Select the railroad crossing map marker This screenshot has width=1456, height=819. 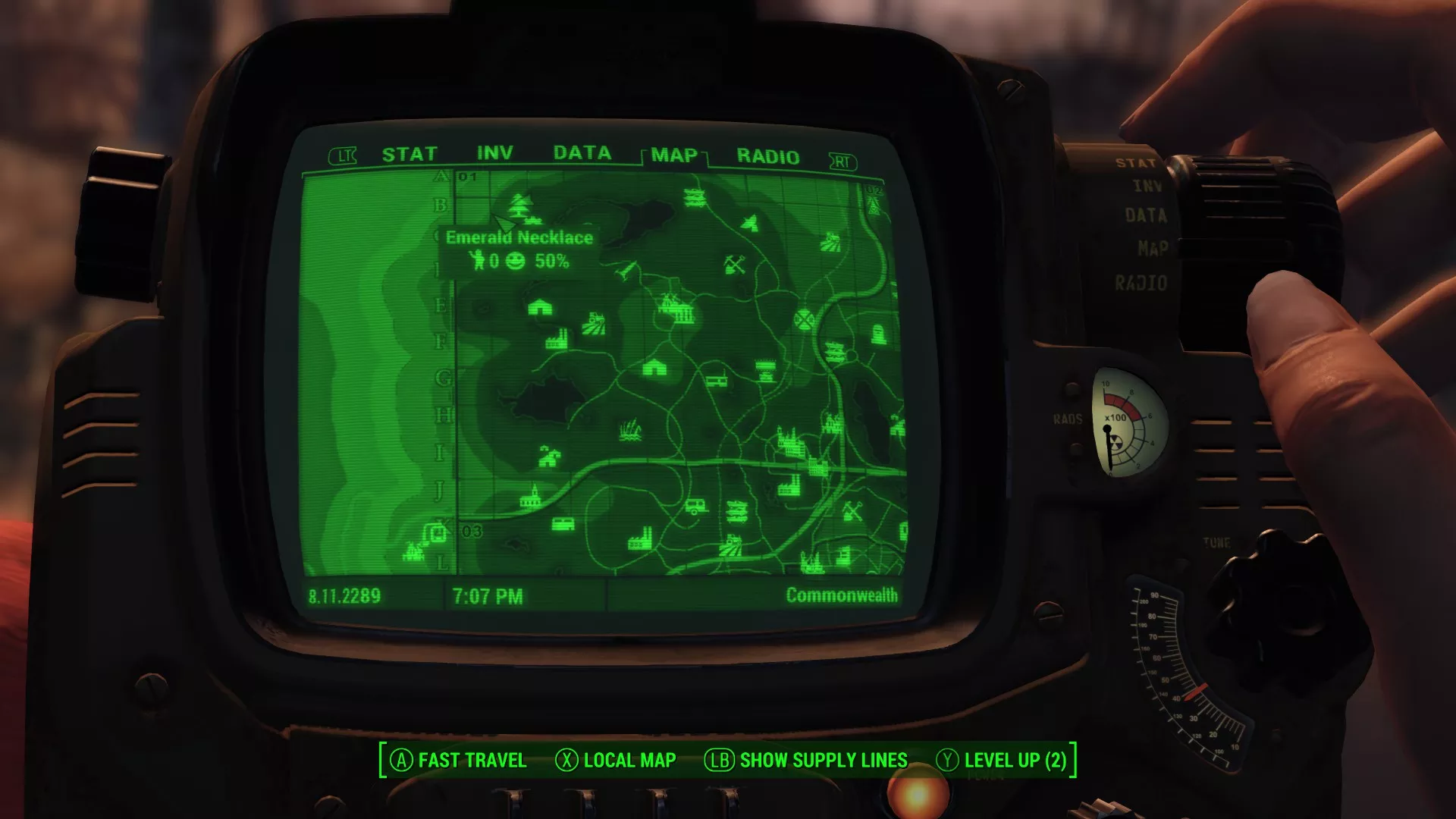click(804, 319)
